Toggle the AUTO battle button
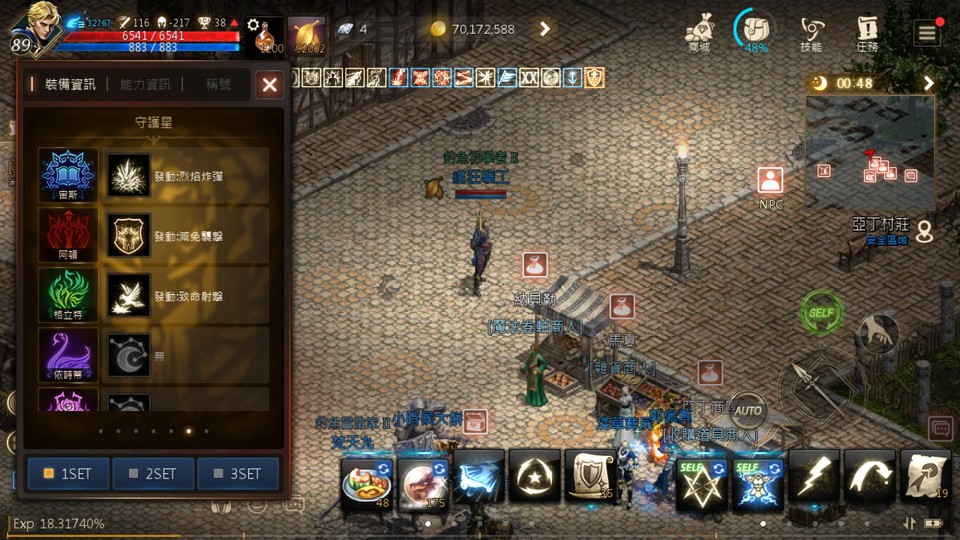This screenshot has height=540, width=960. click(x=747, y=409)
